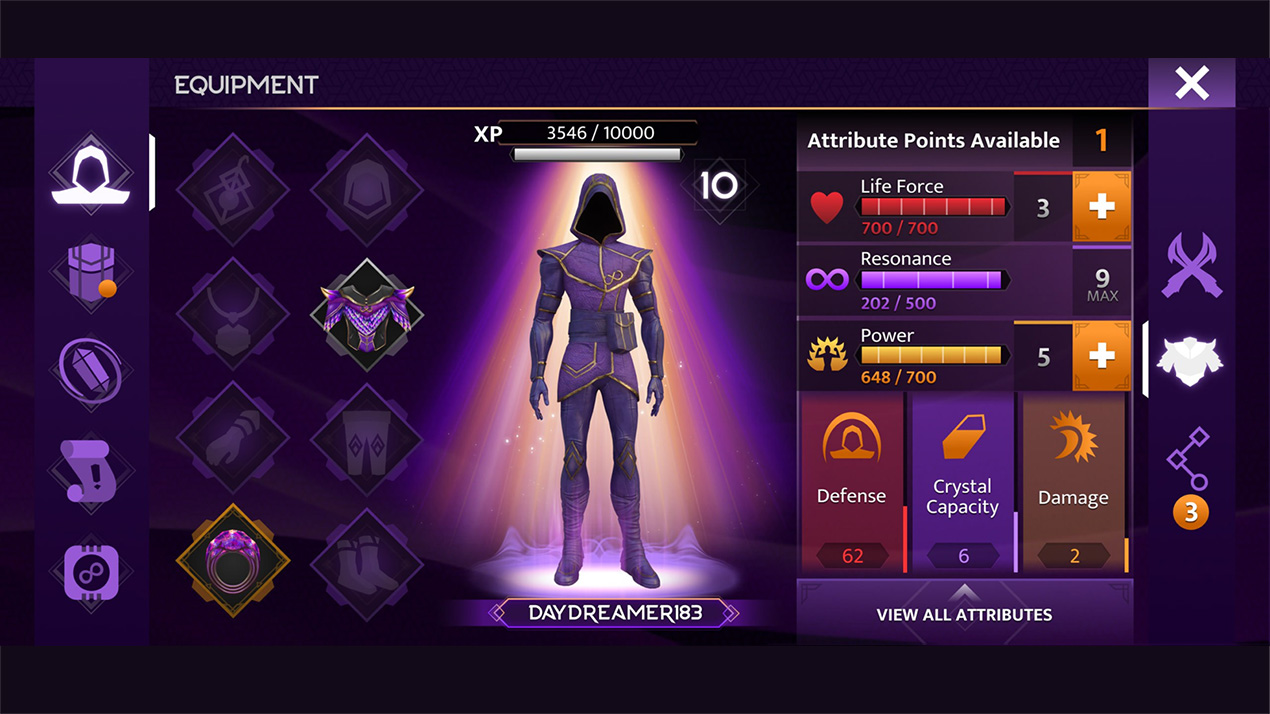Select the Defense attribute card
The height and width of the screenshot is (714, 1270).
tap(851, 482)
